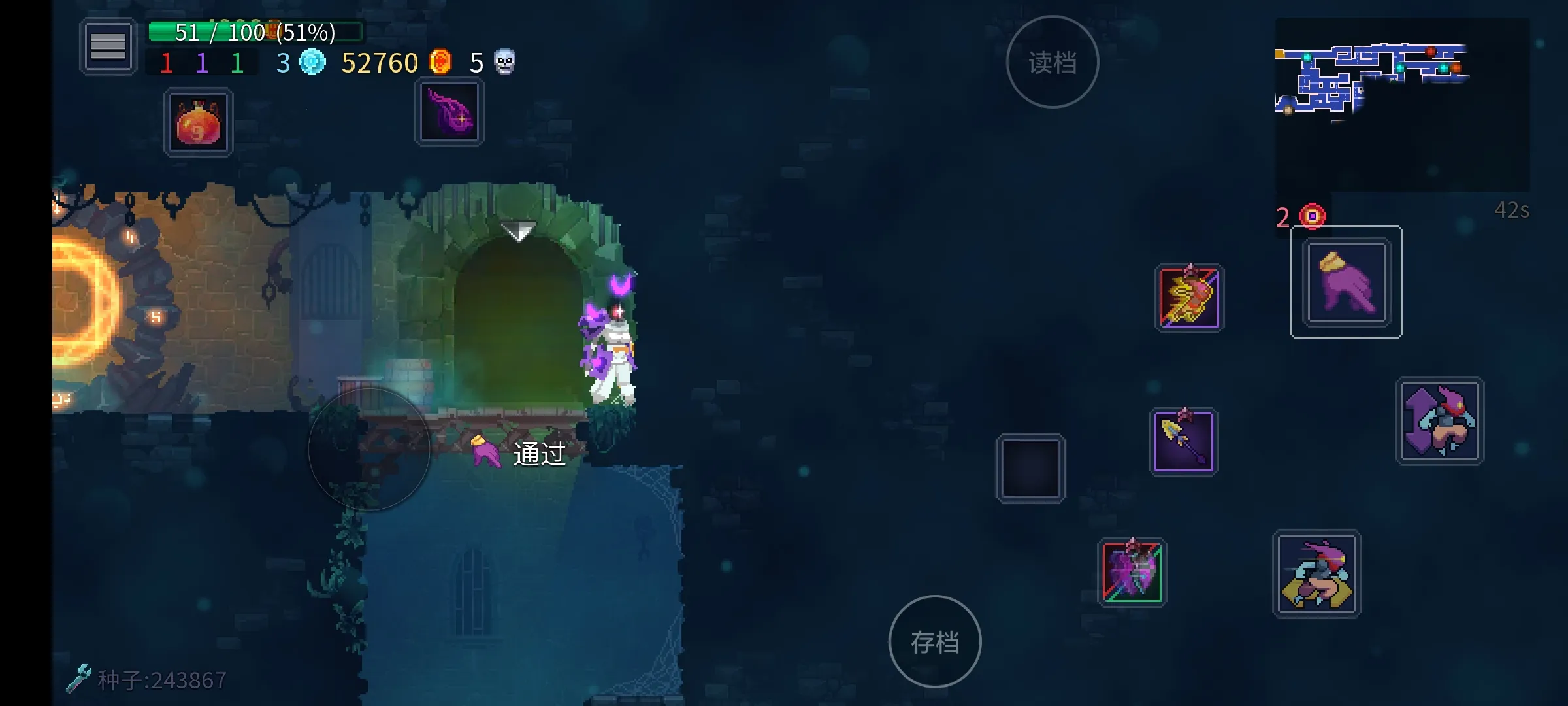
Task: Open the hamburger menu
Action: tap(108, 47)
